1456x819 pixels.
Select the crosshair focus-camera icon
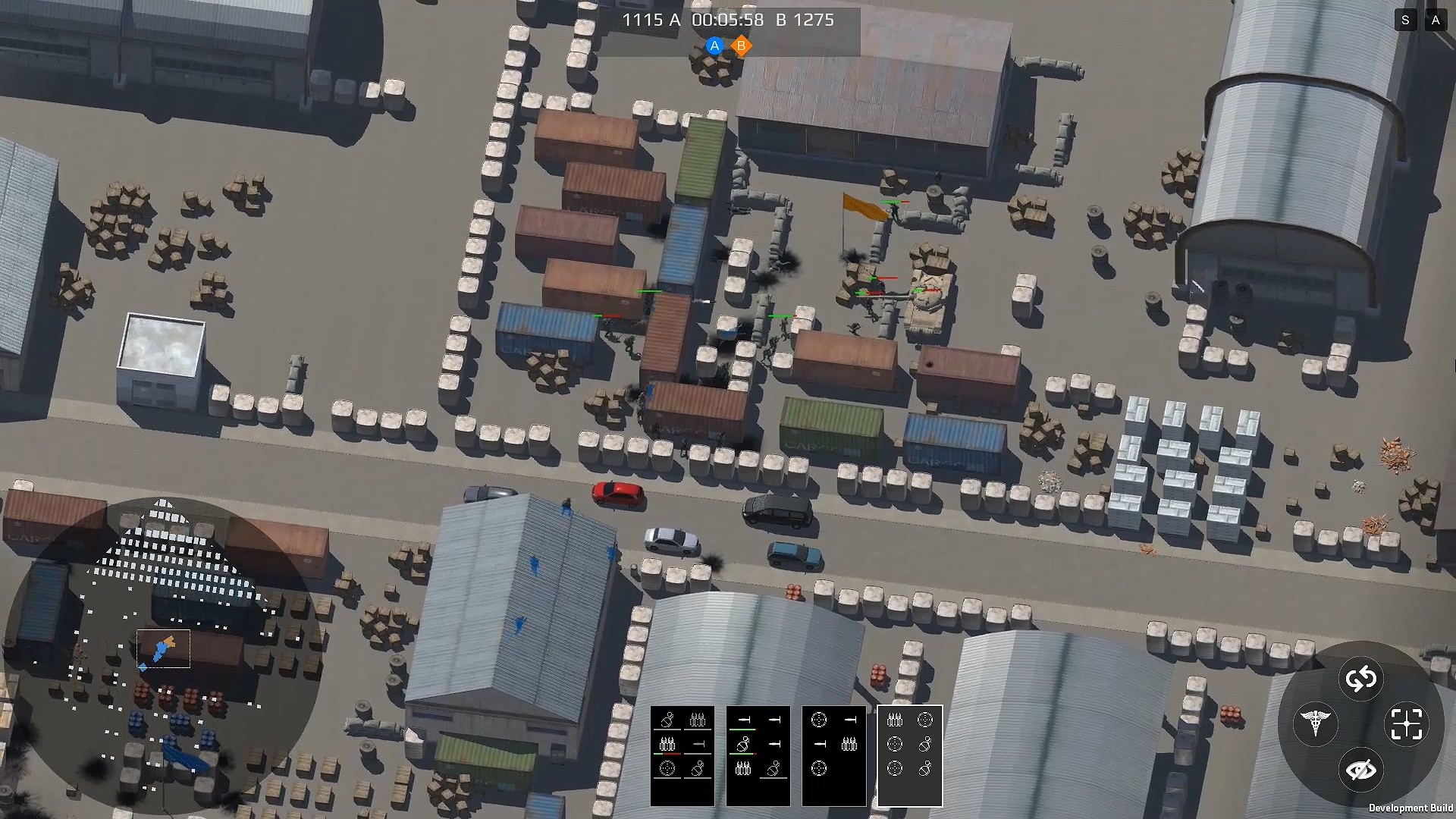point(1407,723)
